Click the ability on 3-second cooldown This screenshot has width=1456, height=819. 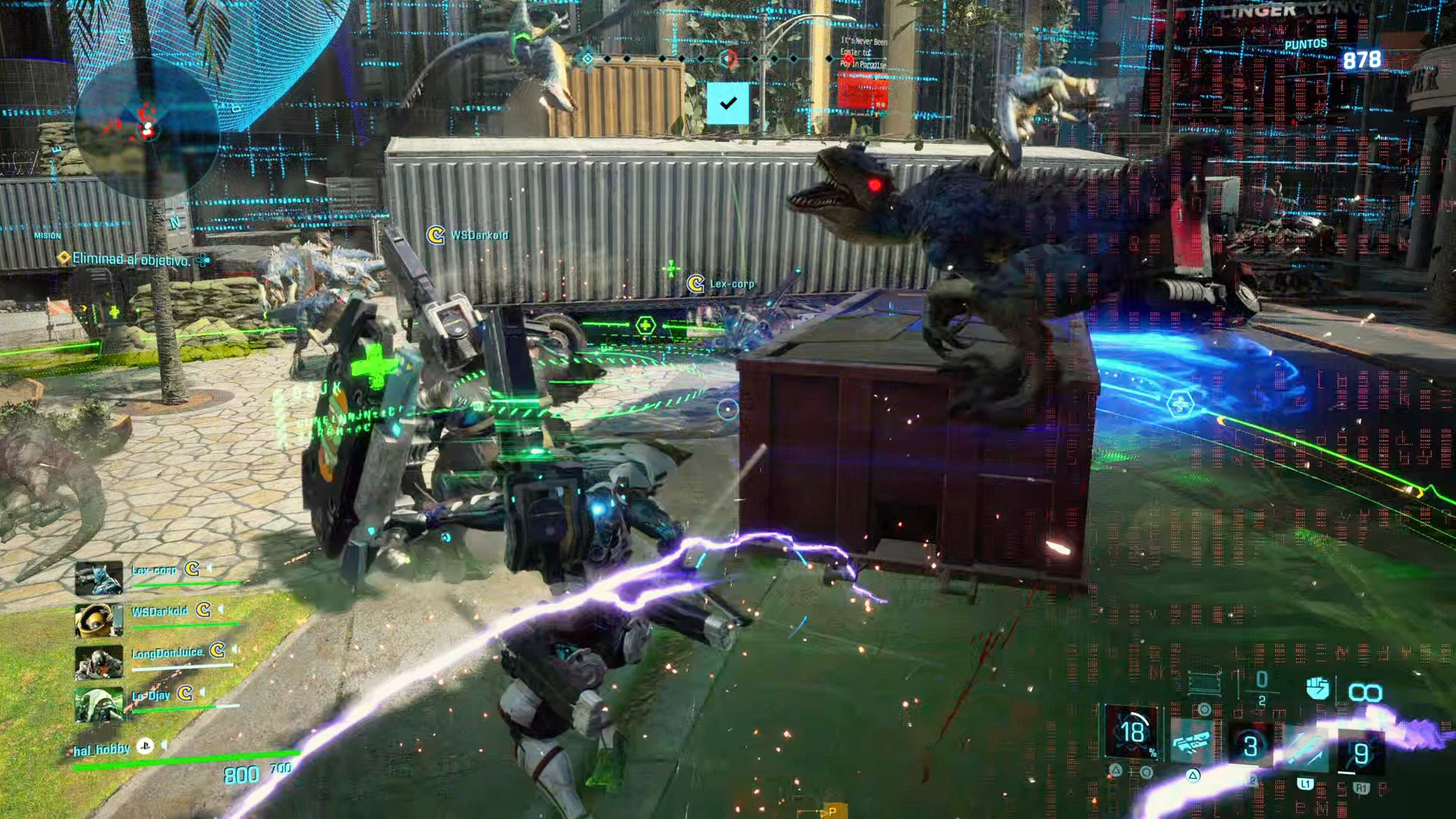pos(1250,746)
